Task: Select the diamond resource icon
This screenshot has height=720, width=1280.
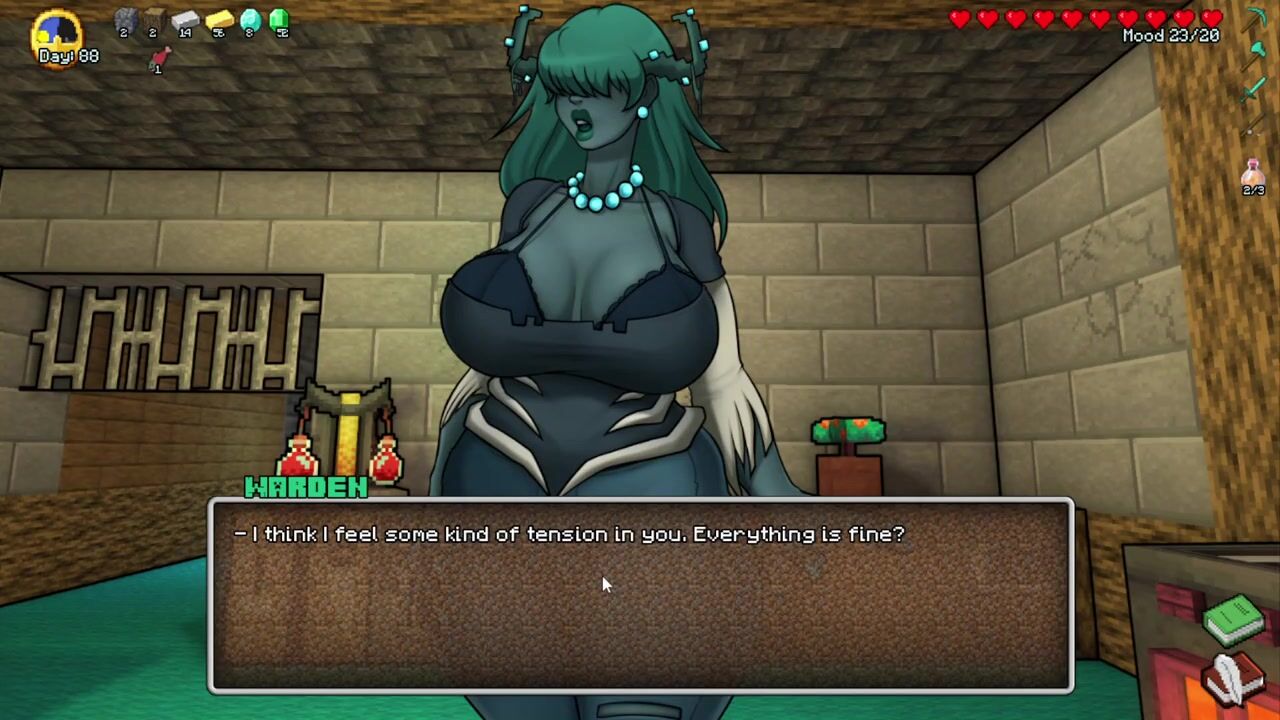Action: tap(250, 20)
